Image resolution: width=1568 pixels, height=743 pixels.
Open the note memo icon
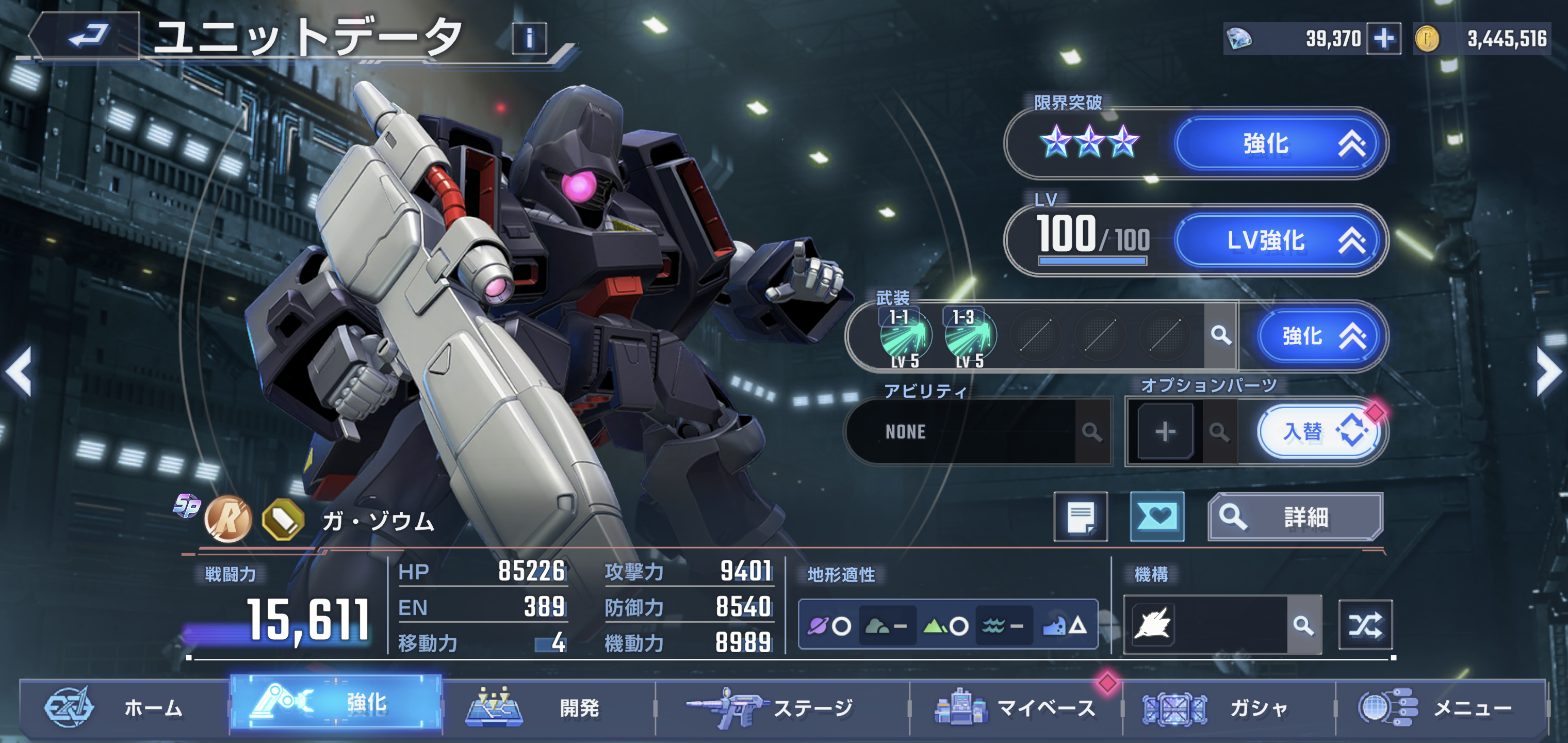1081,517
